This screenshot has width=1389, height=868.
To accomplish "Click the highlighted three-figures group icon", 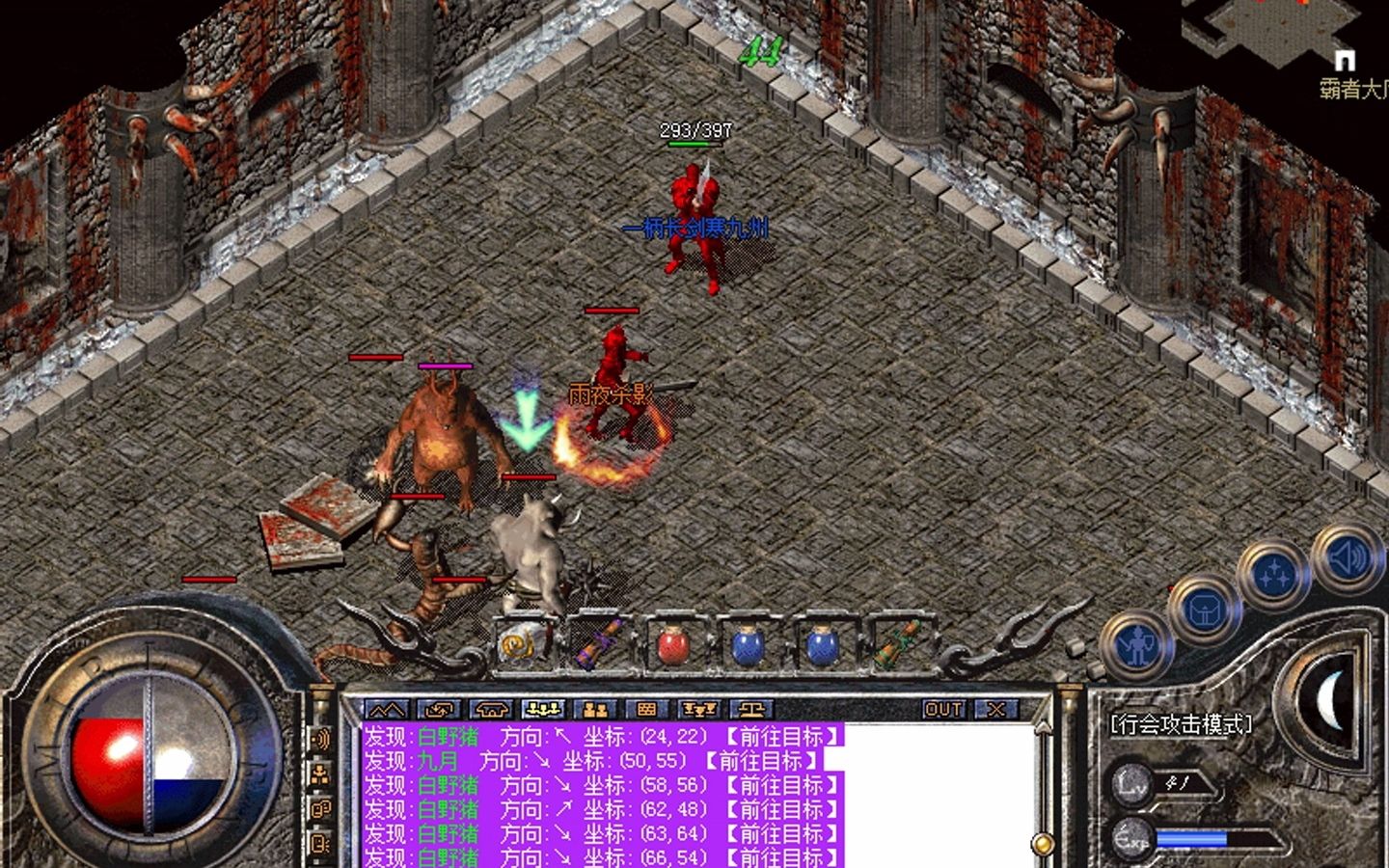I will click(x=543, y=710).
